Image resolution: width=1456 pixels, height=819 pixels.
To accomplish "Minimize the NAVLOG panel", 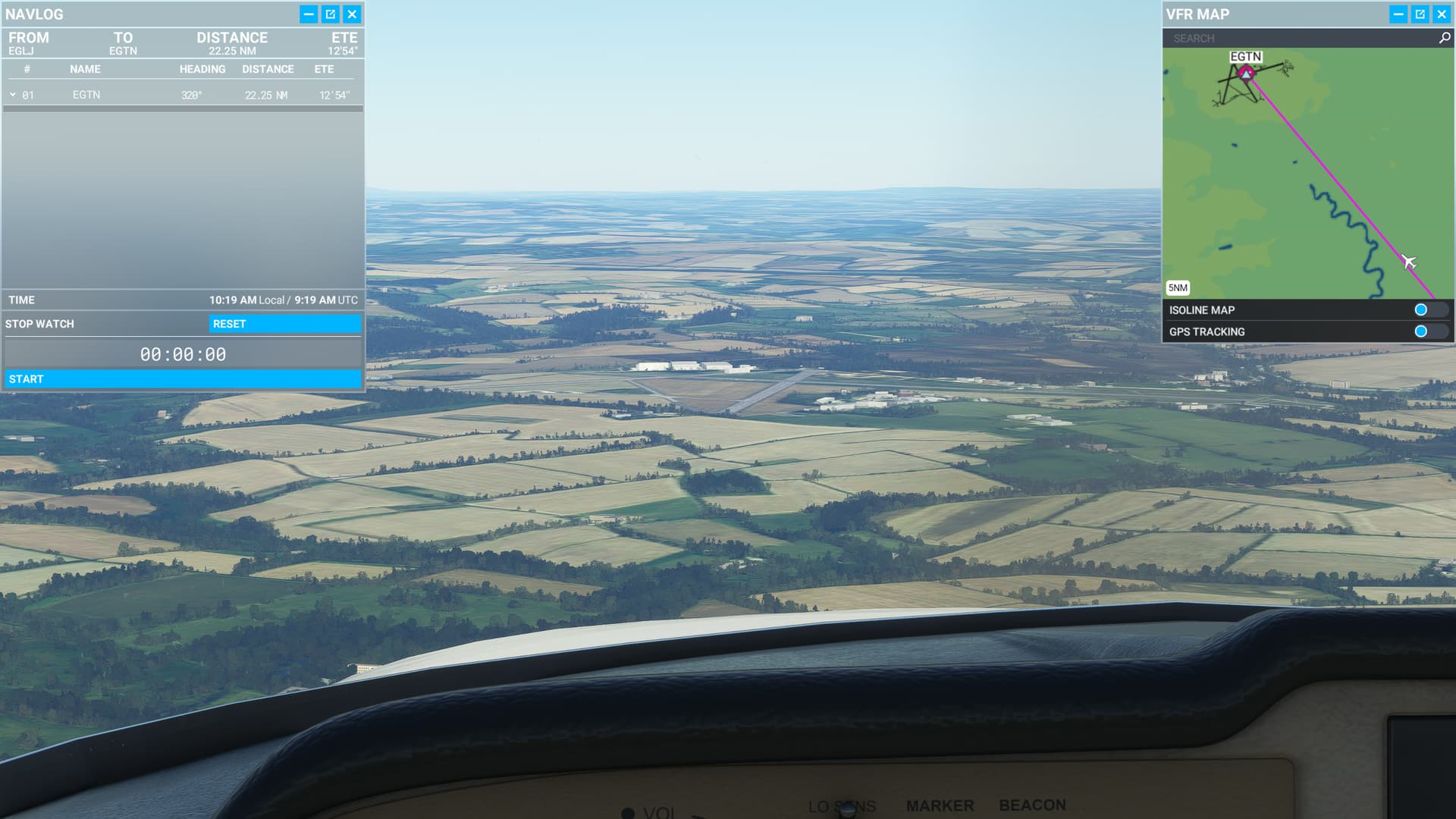I will (x=308, y=14).
